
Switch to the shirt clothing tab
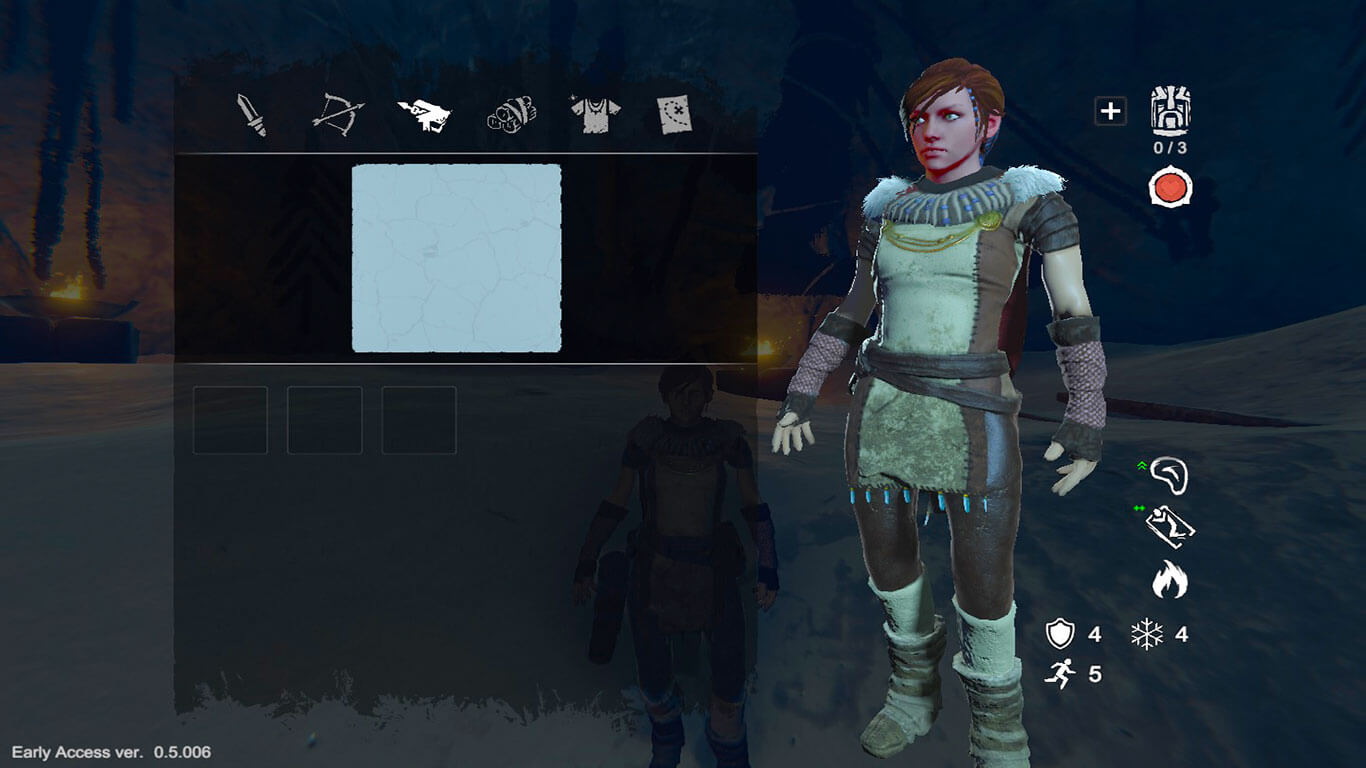595,114
